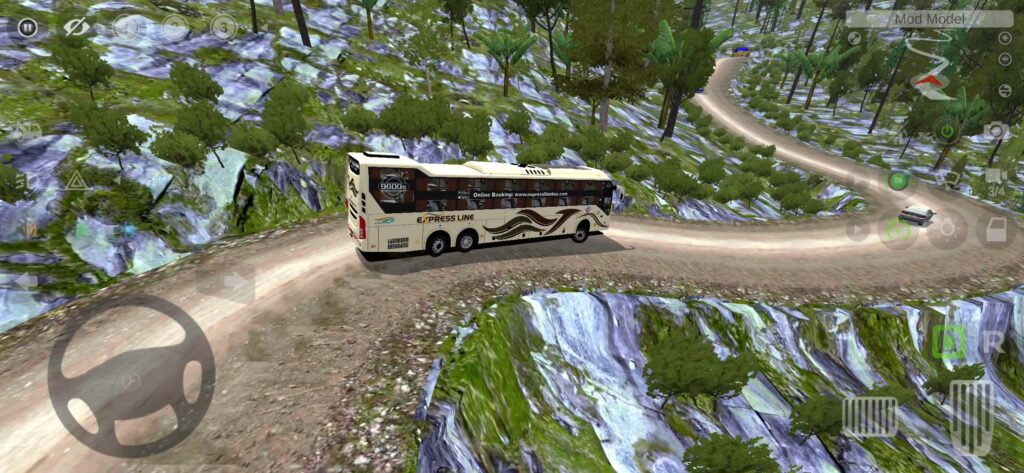Take a screenshot with the camera icon

[994, 130]
